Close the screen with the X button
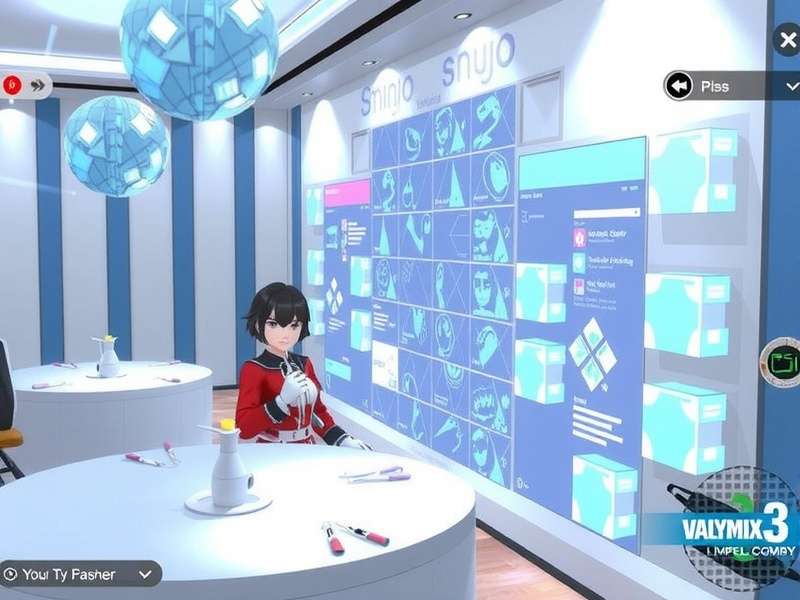Screen dimensions: 800x600 [787, 41]
